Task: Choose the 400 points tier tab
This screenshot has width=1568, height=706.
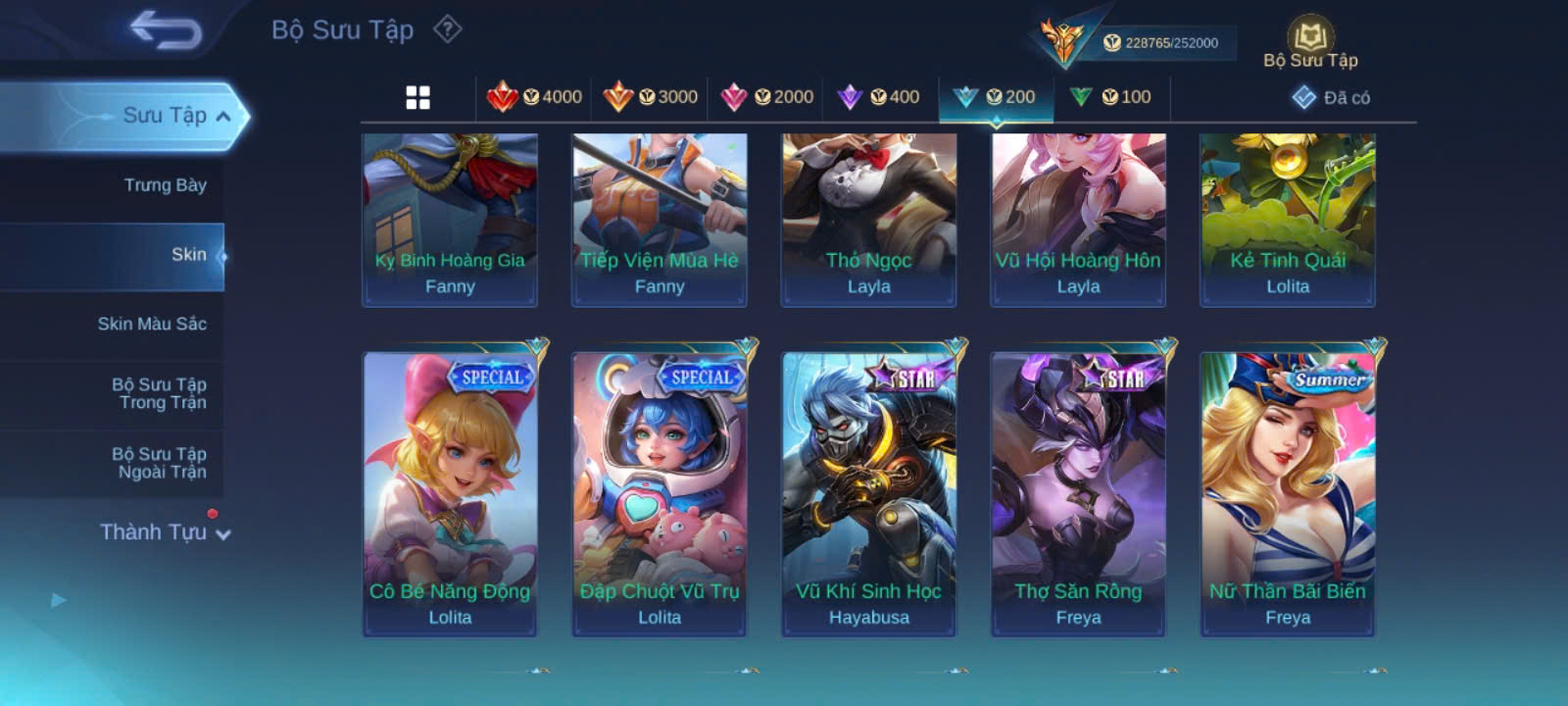Action: click(879, 97)
